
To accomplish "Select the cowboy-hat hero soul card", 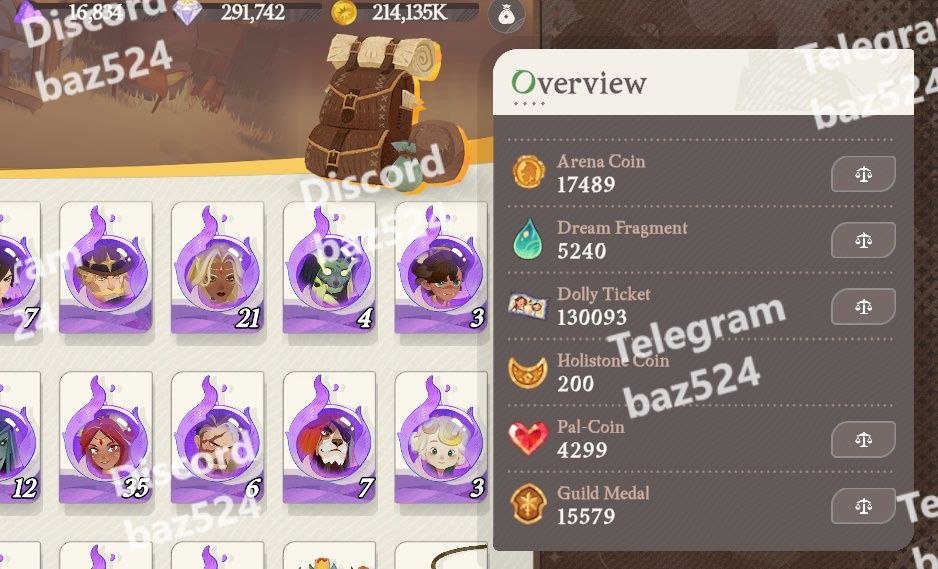I will tap(106, 266).
